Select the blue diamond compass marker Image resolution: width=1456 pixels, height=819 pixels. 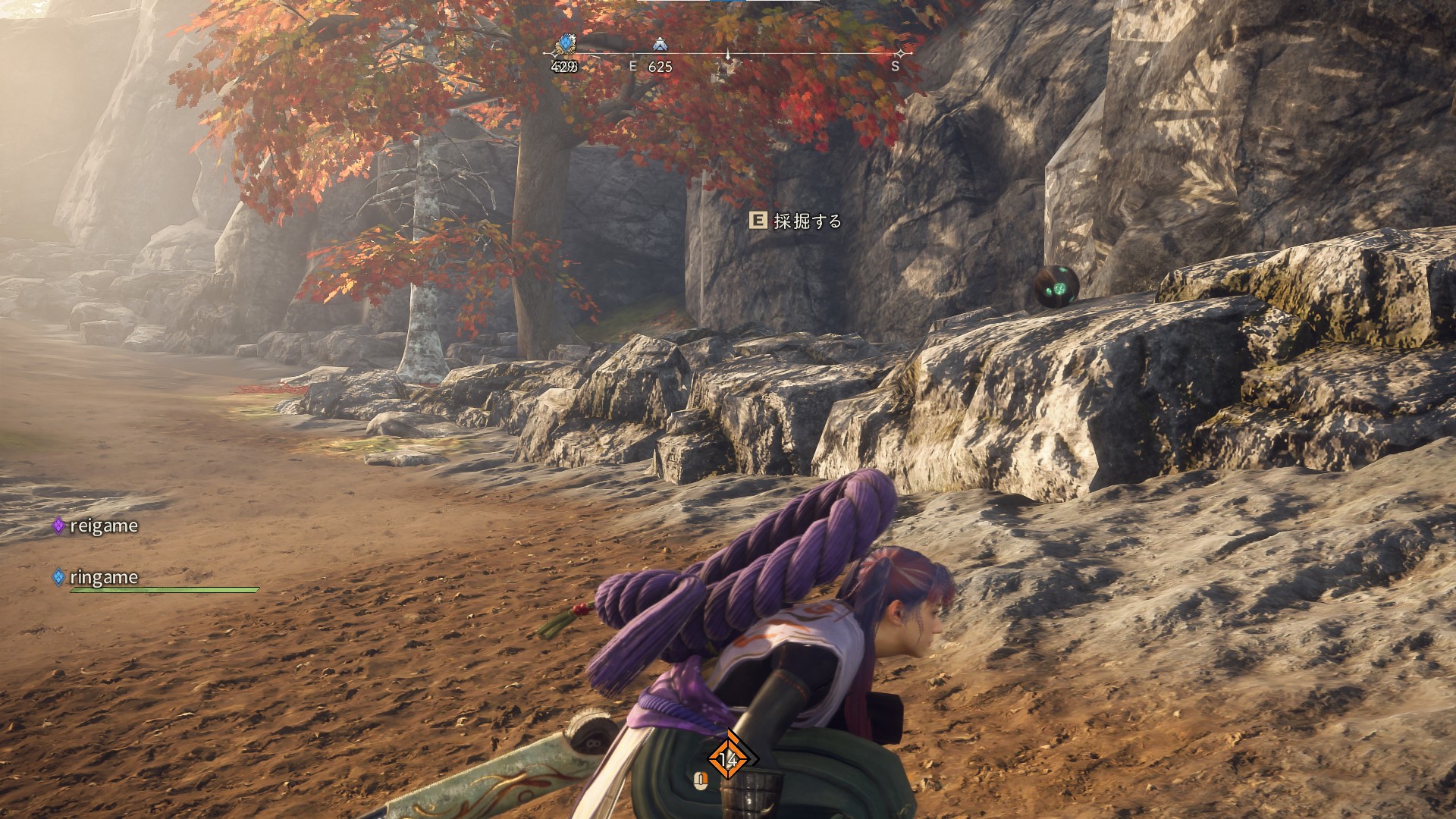(x=565, y=43)
